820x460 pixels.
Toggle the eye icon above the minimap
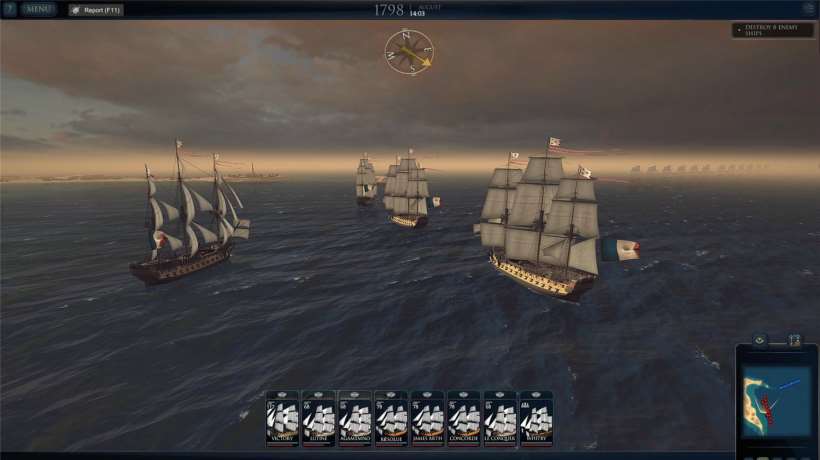(759, 340)
